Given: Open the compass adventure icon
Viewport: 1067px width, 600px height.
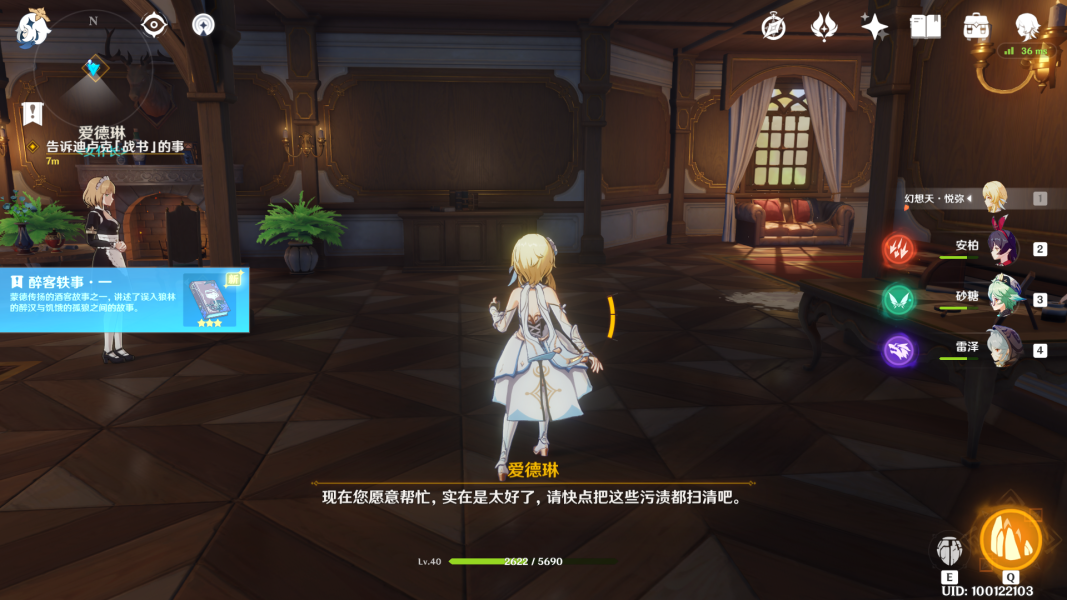Looking at the screenshot, I should (x=773, y=27).
